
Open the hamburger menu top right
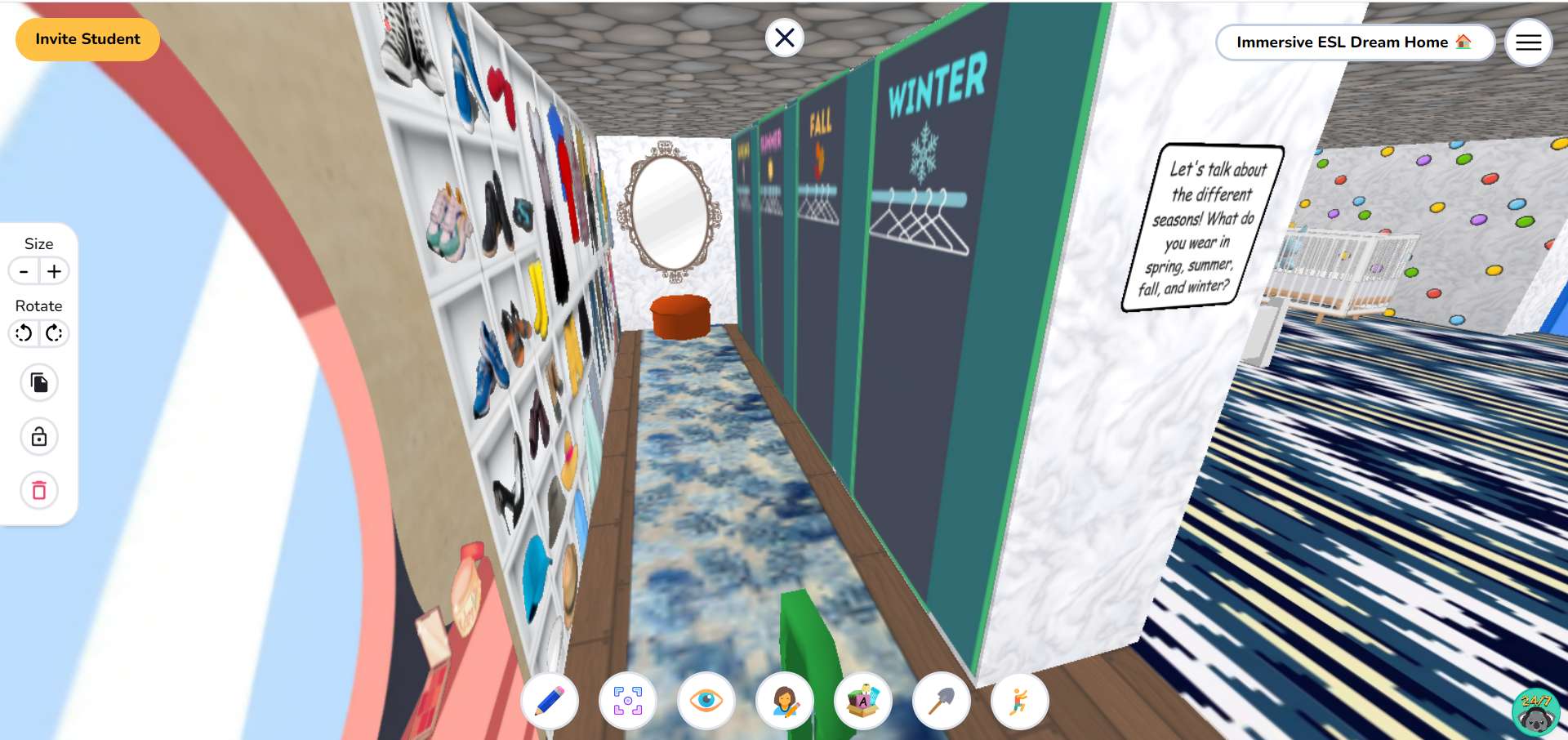point(1528,42)
